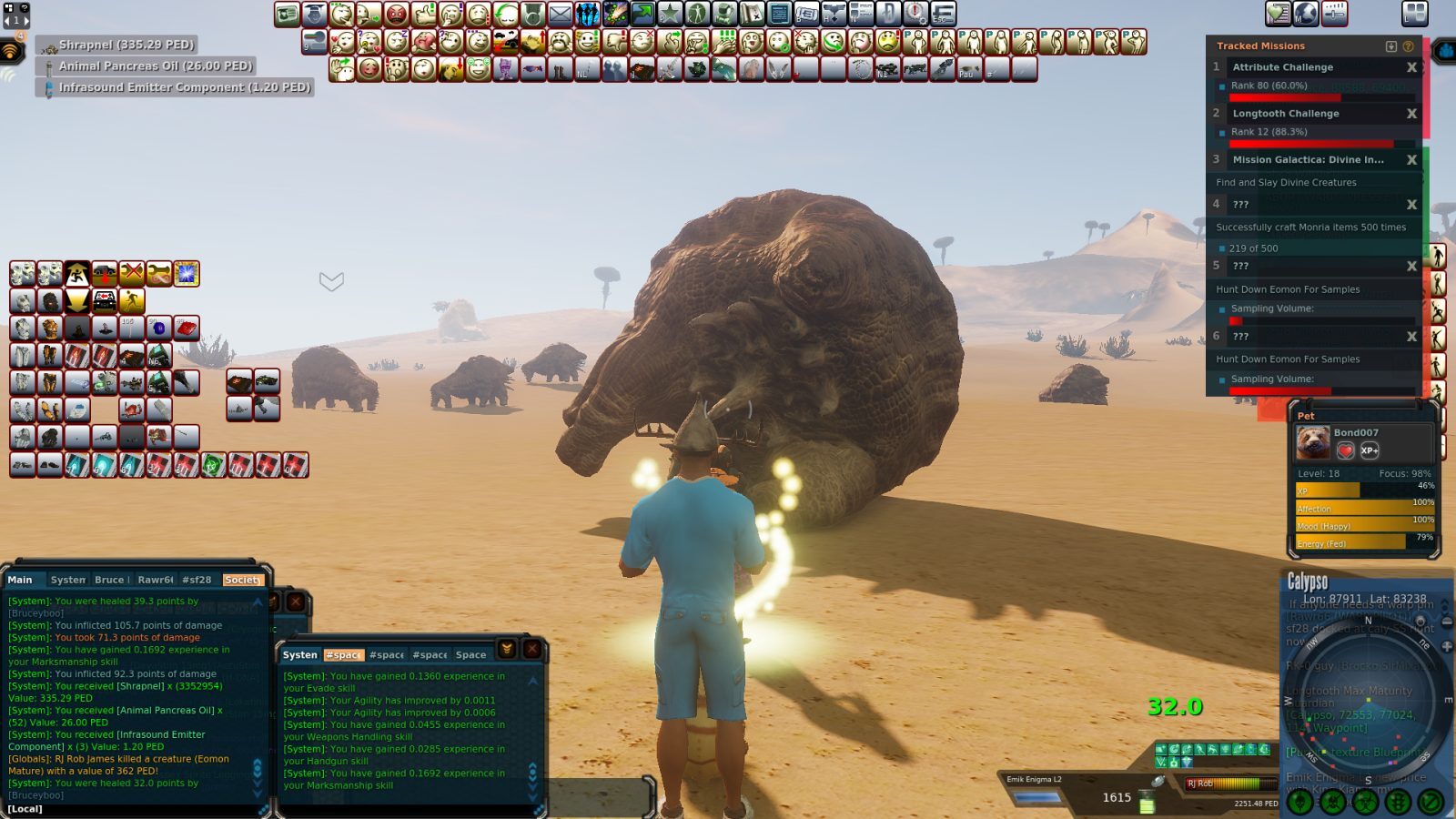The width and height of the screenshot is (1456, 819).
Task: Select the #space chat tab
Action: point(343,653)
